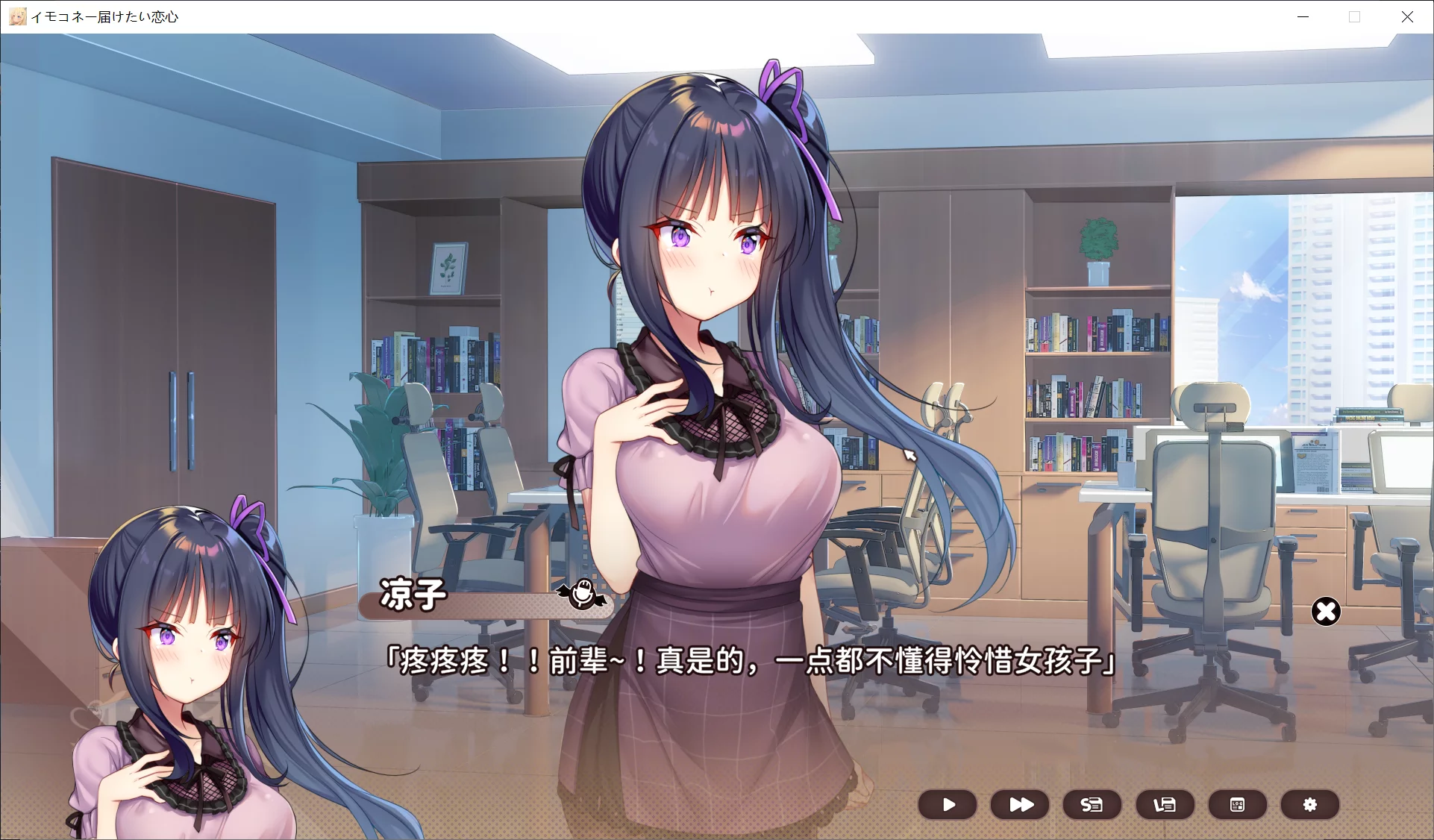Select the title イモコネ―届けたい恋心 text
Image resolution: width=1434 pixels, height=840 pixels.
(x=104, y=16)
